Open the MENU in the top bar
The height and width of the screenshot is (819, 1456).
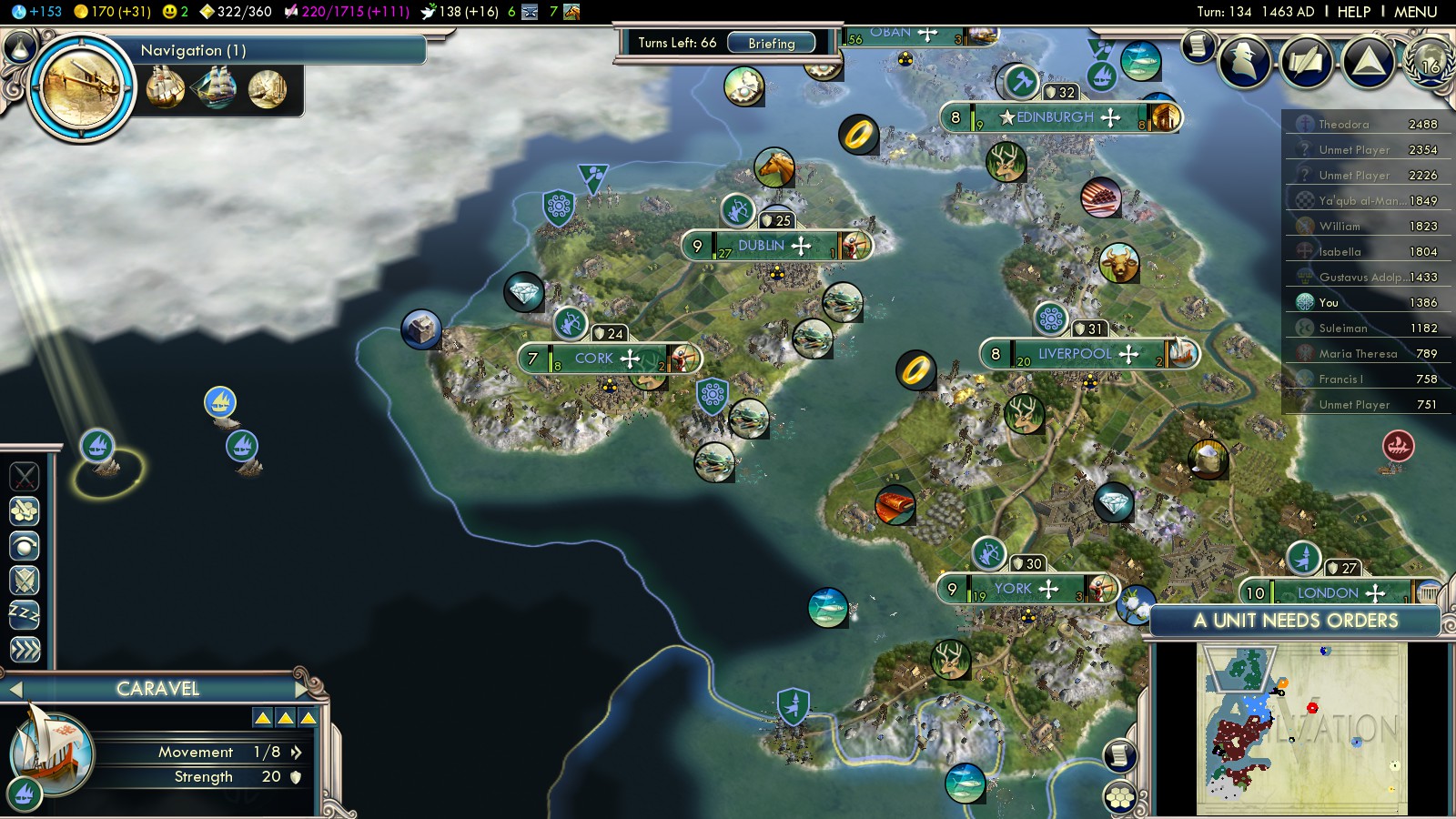1415,12
